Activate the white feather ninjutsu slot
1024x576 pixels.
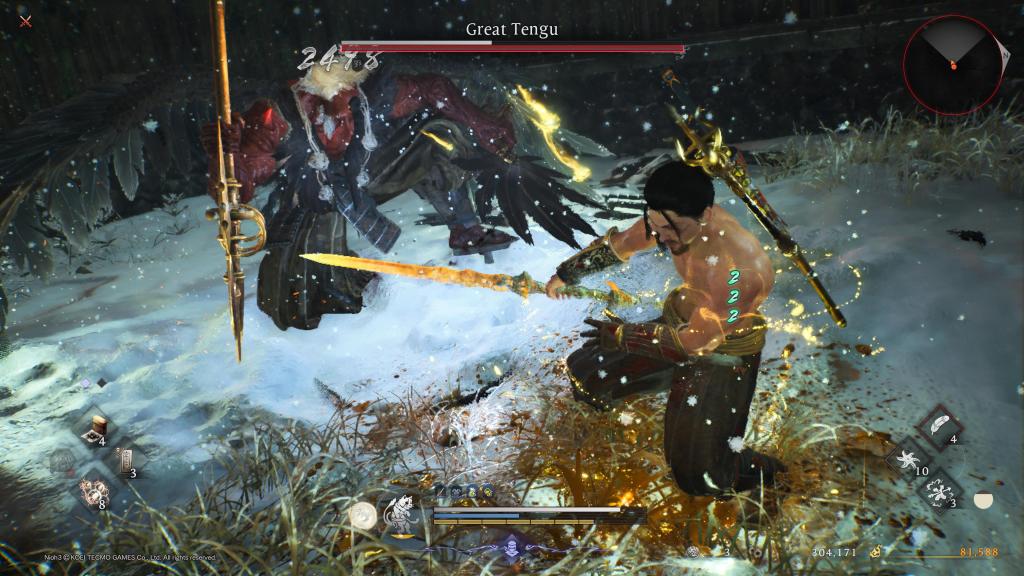tap(939, 425)
